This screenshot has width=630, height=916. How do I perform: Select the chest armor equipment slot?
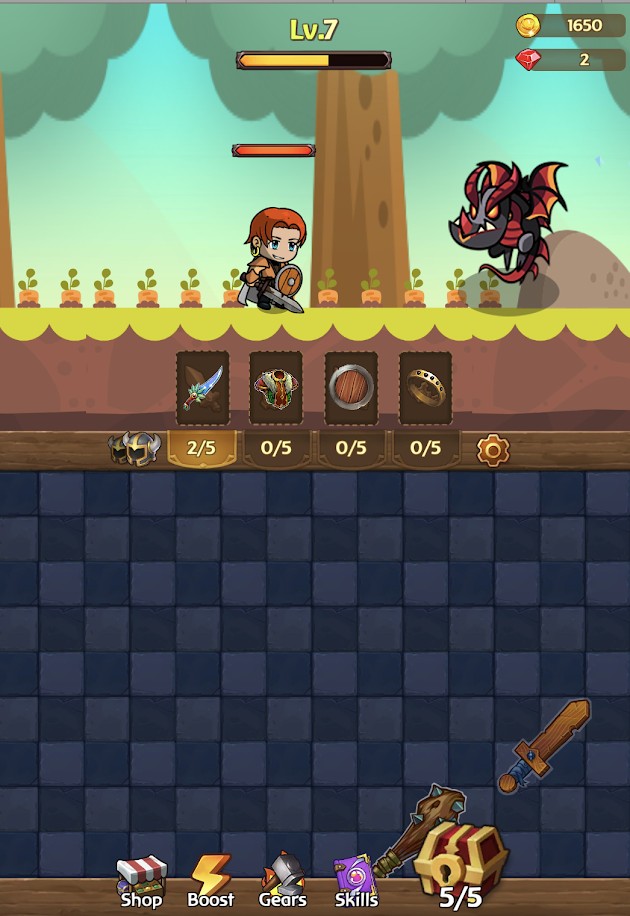(x=276, y=388)
